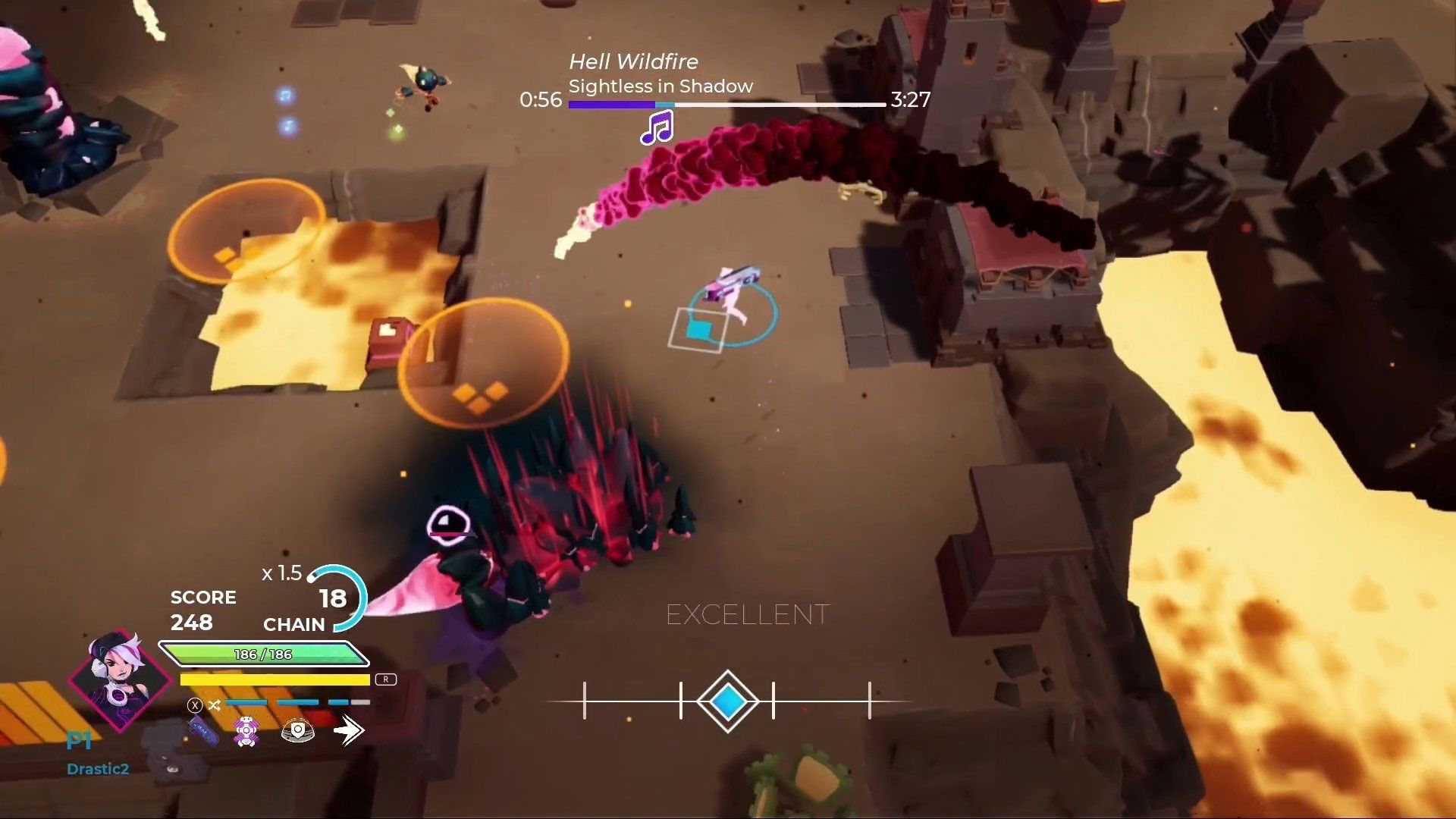Click the beat diamond on the rhythm track
This screenshot has height=819, width=1456.
(x=728, y=701)
